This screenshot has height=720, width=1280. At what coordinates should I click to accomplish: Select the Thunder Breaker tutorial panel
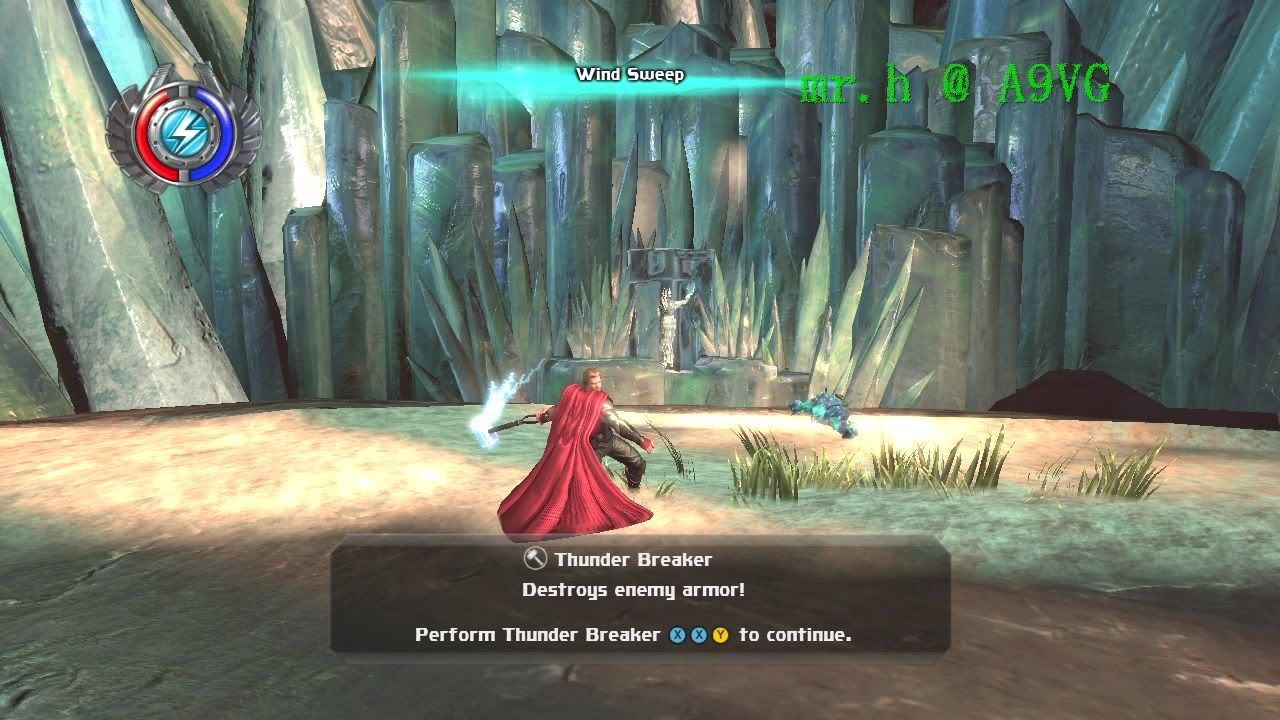coord(639,597)
